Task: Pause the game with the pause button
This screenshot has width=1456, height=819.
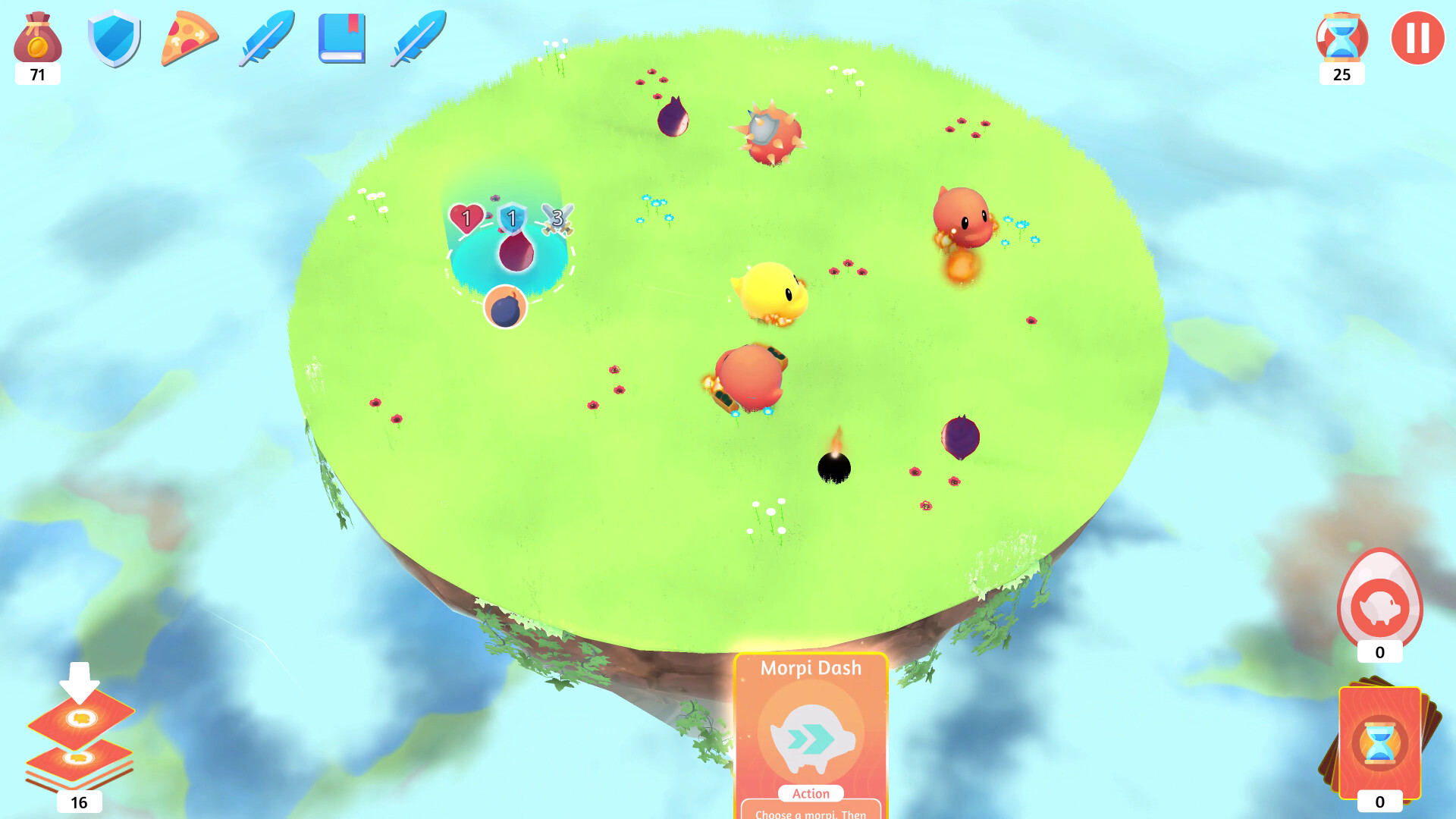Action: [x=1417, y=36]
